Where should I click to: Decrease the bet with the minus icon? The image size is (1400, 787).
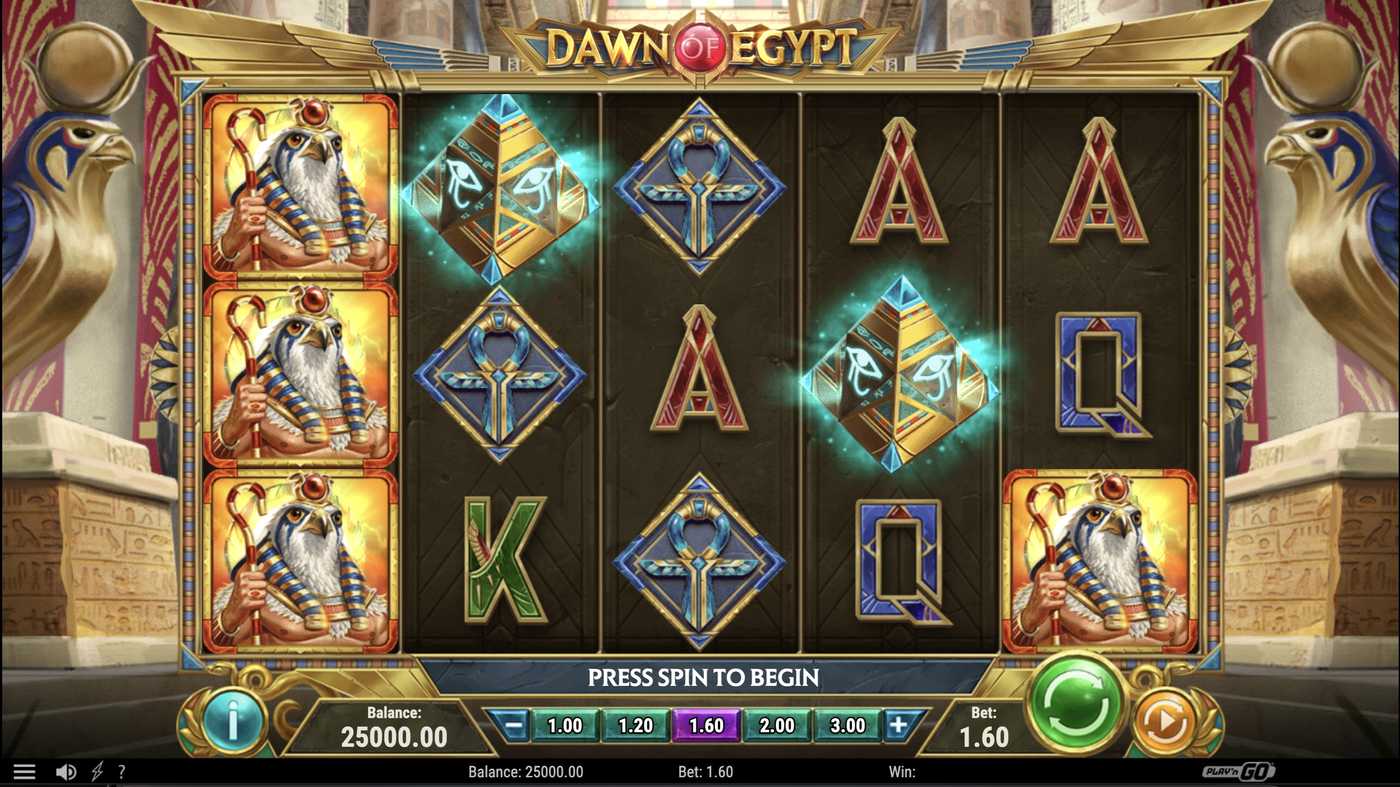click(x=510, y=726)
